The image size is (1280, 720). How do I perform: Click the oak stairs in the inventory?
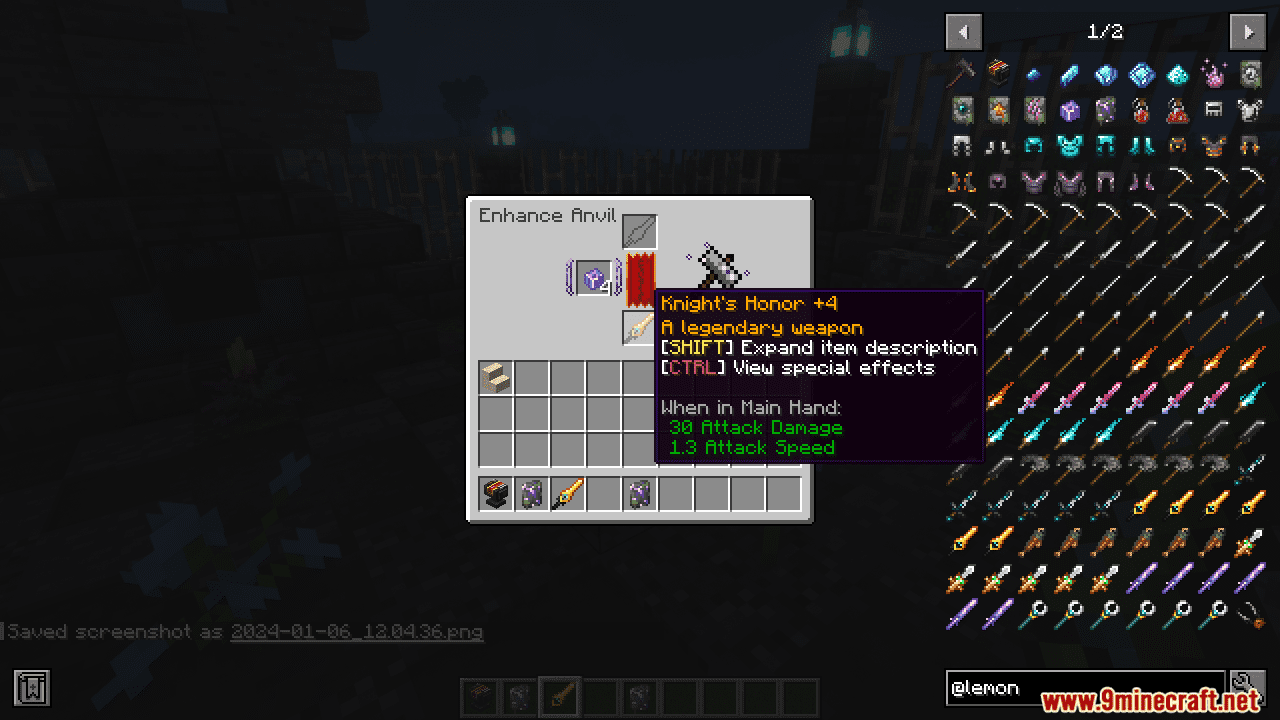495,377
